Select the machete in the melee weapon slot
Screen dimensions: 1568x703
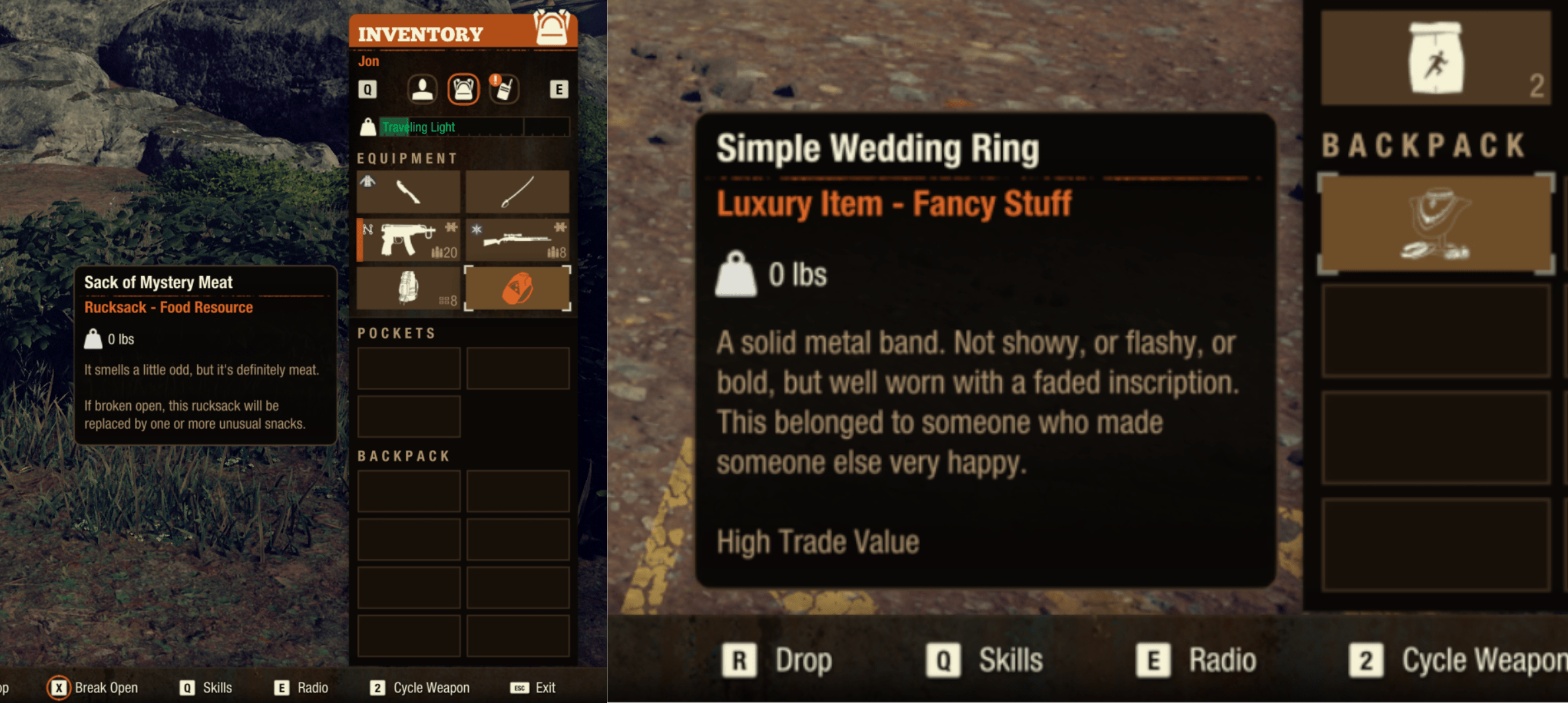[408, 192]
